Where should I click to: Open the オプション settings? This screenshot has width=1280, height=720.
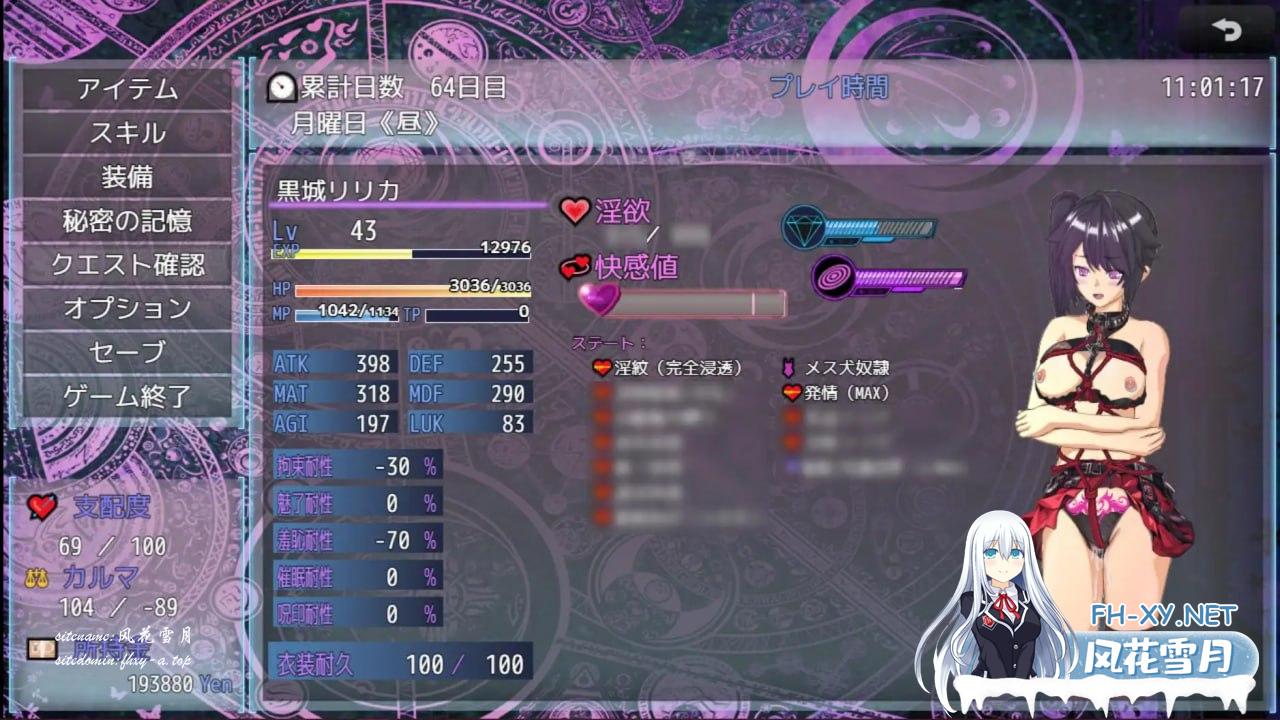[x=127, y=308]
